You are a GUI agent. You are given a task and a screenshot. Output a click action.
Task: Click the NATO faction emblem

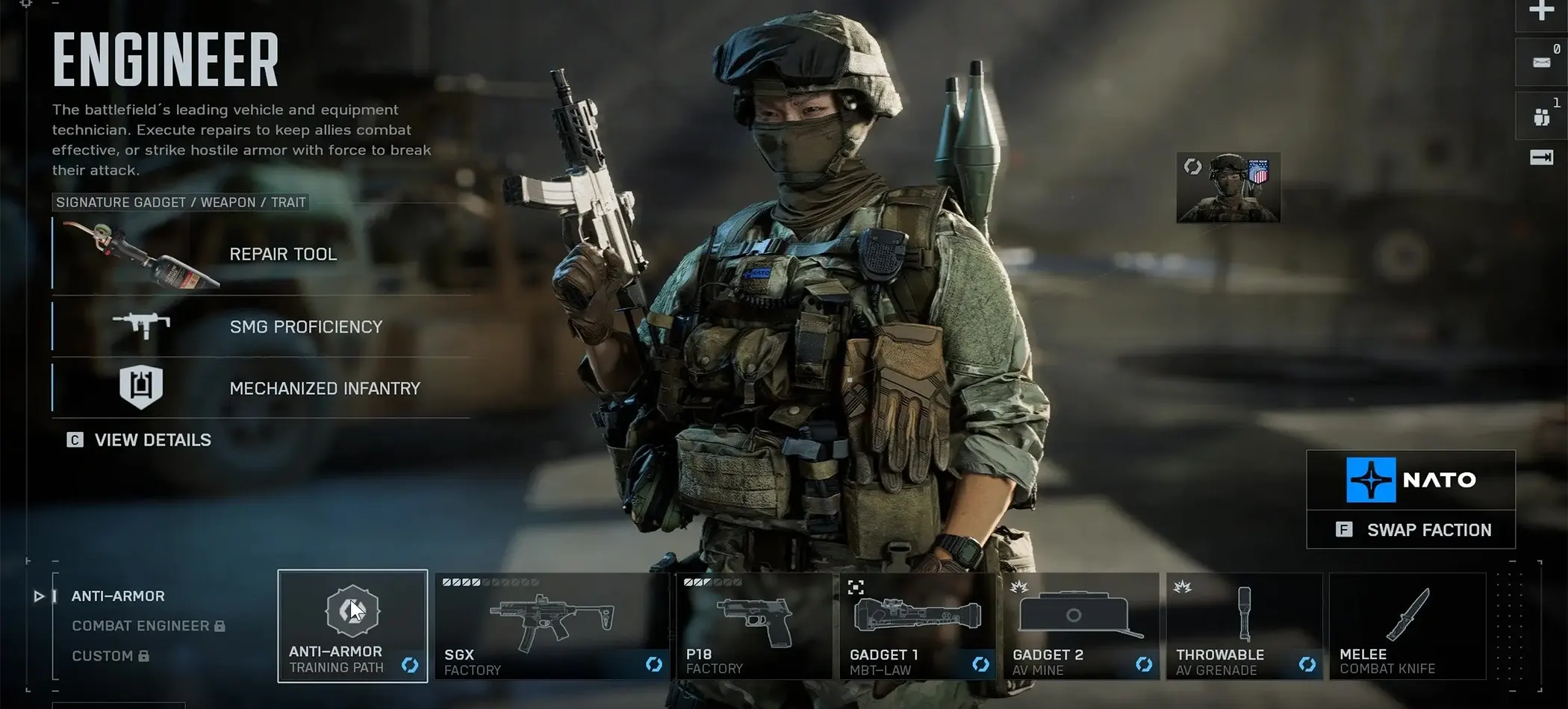click(x=1371, y=480)
